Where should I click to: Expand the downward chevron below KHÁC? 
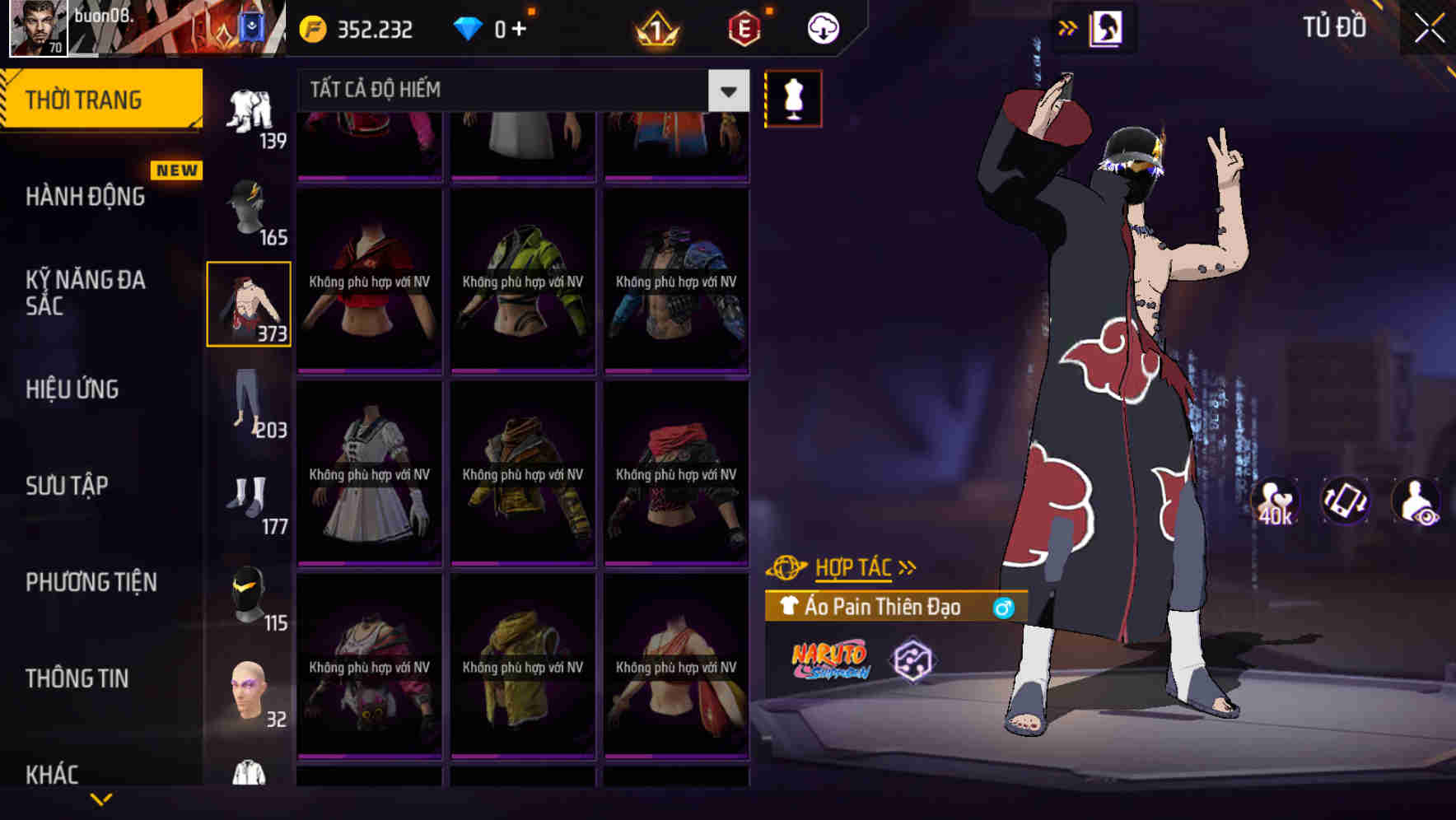pos(103,799)
